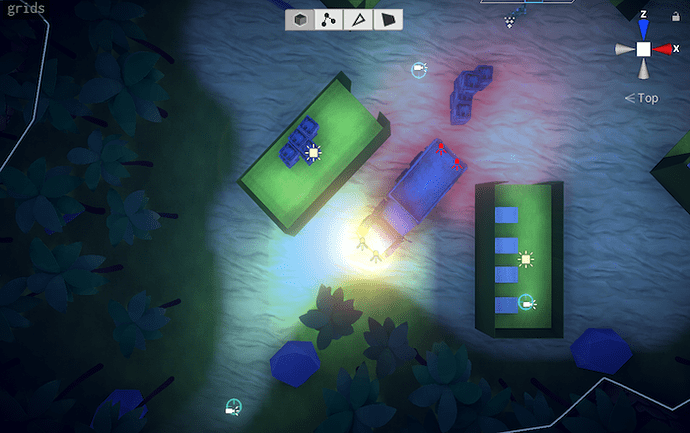The image size is (690, 433).
Task: Select the object mode cube button
Action: point(300,20)
